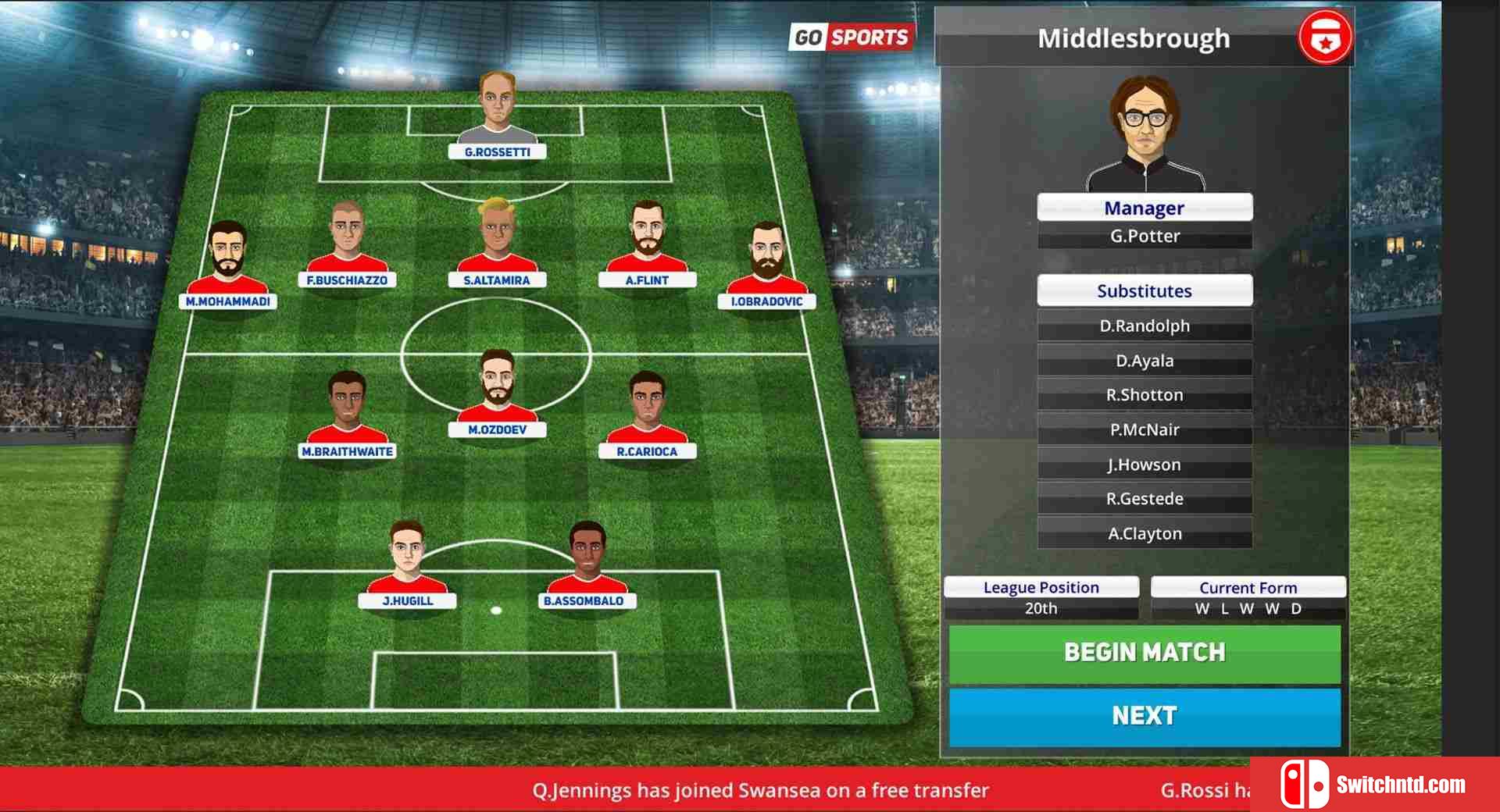
Task: Choose substitute D.Ayala from the list
Action: 1145,361
